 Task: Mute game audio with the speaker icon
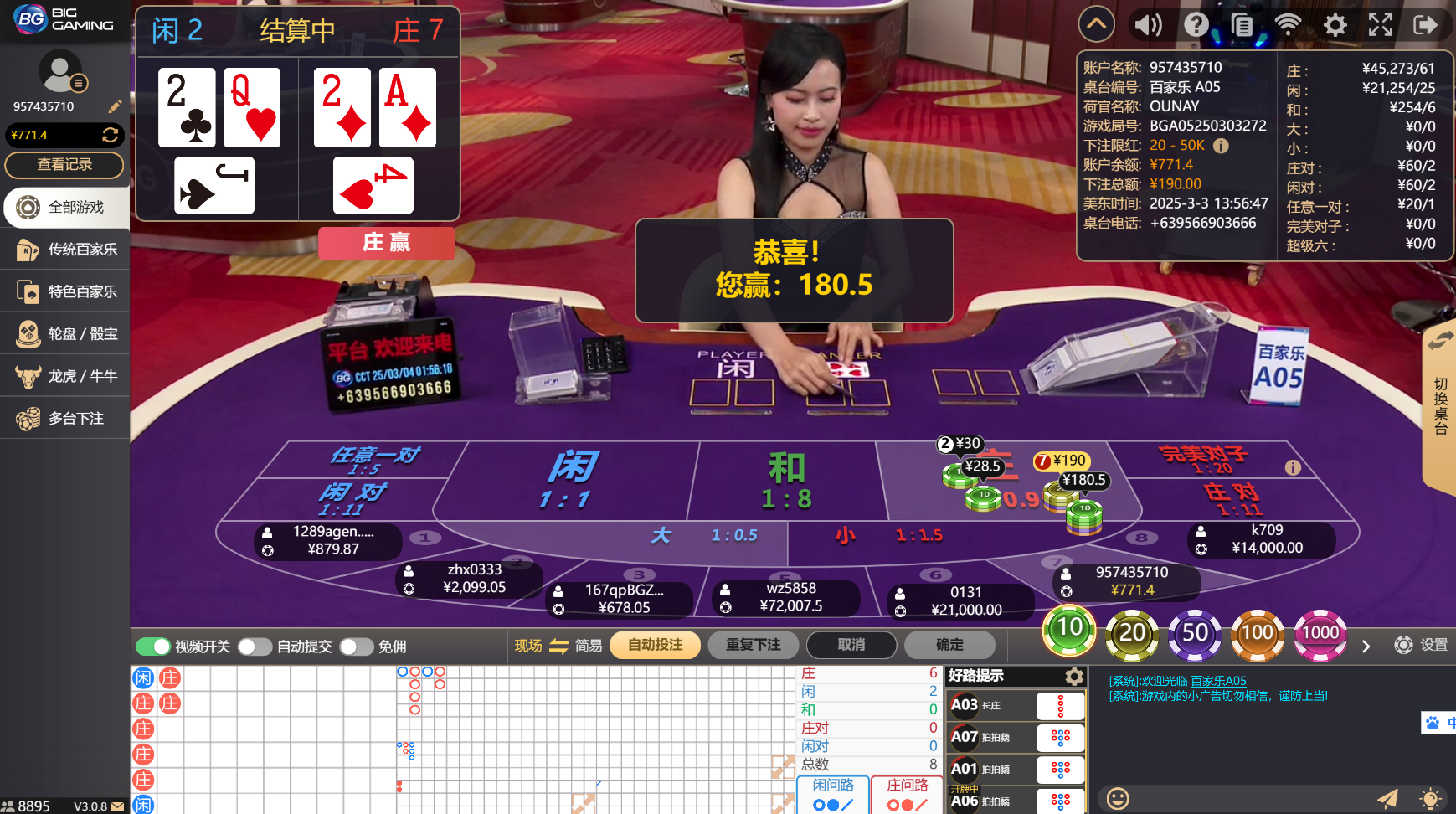(1148, 24)
